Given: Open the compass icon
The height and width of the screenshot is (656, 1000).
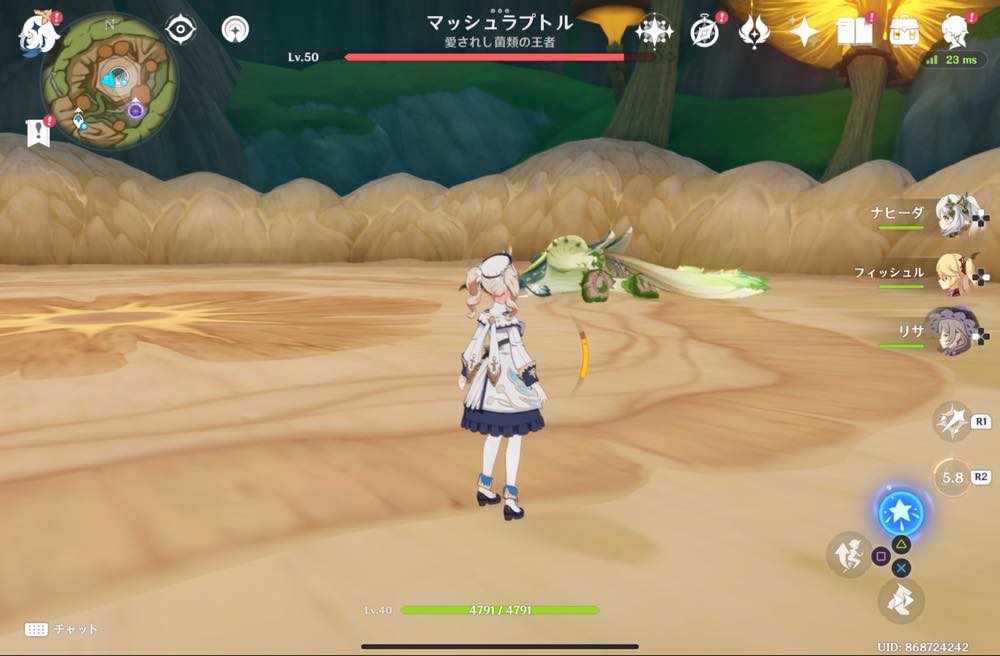Looking at the screenshot, I should 705,32.
